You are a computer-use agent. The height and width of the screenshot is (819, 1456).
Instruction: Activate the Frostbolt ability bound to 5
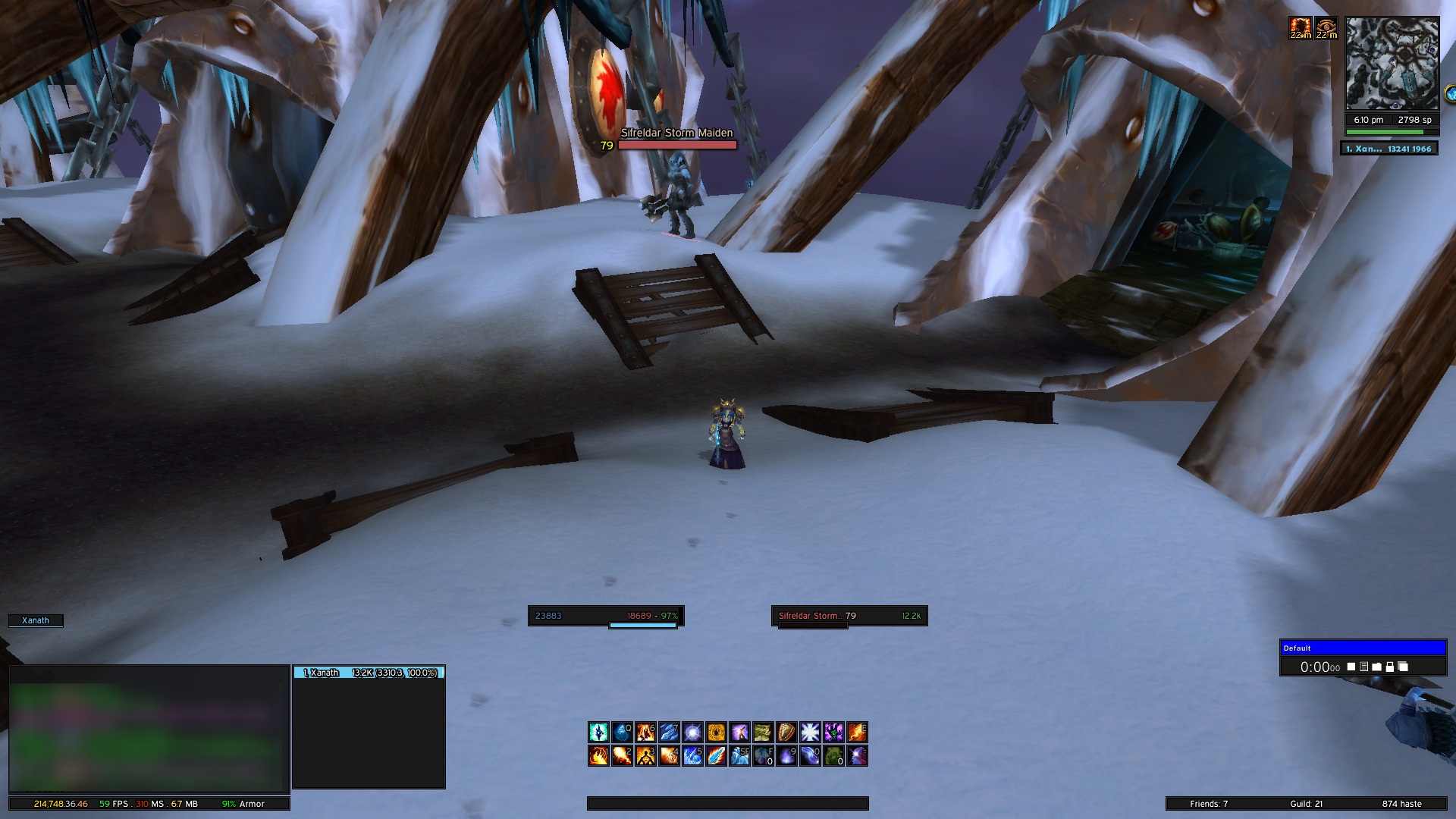[692, 756]
